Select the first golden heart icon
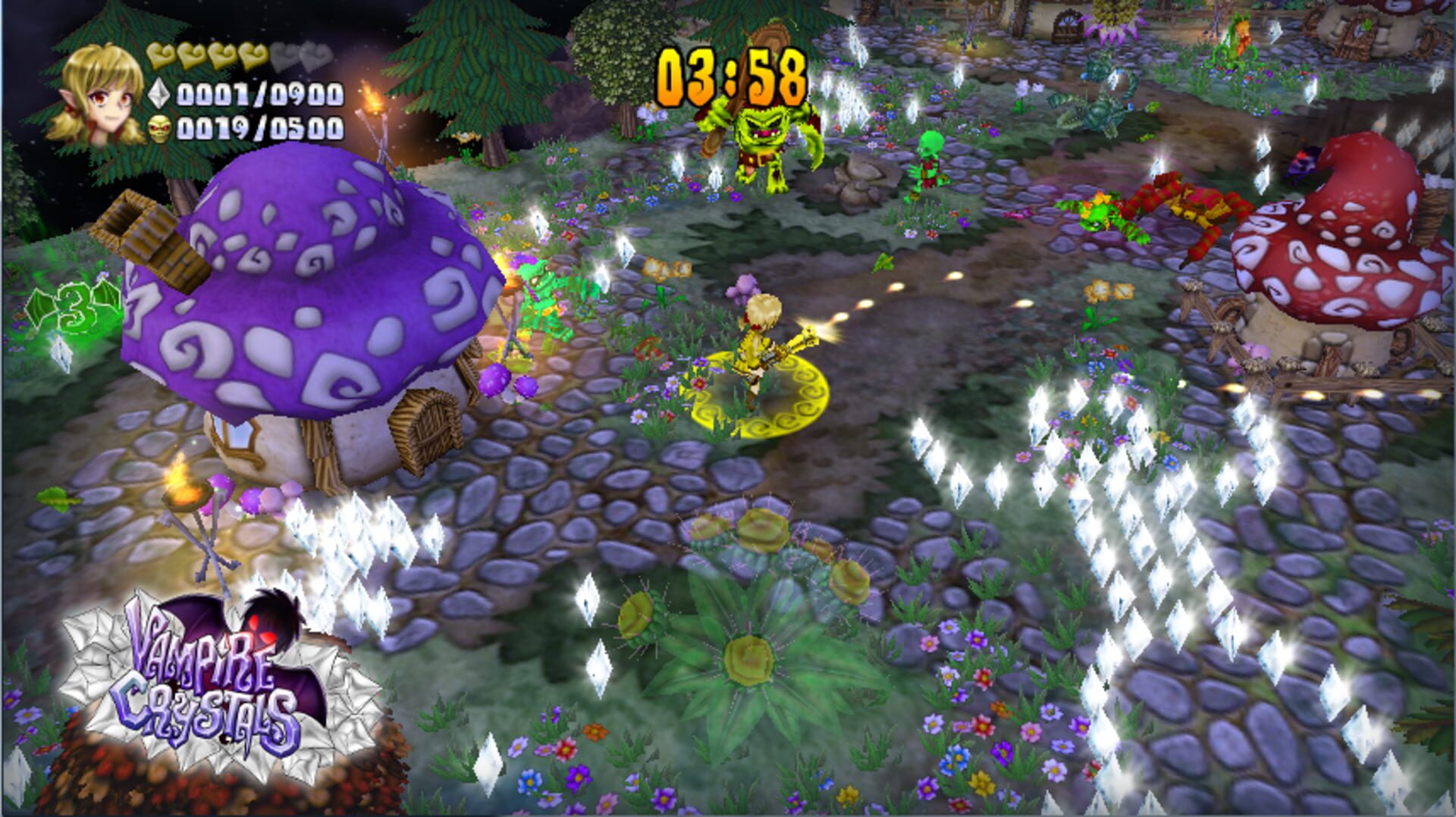Screen dimensions: 1456x817 159,55
